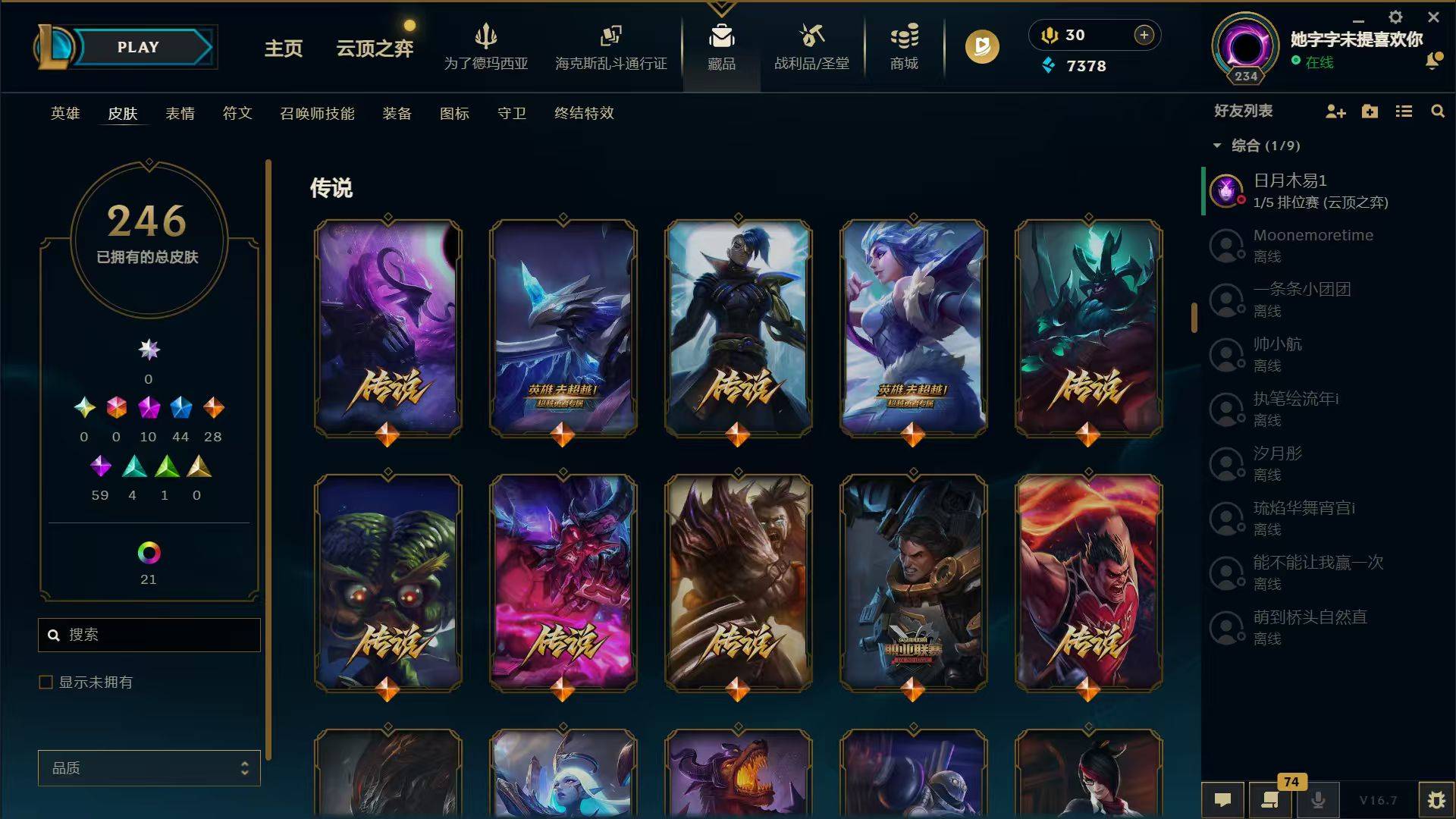Open the chat messages icon
Viewport: 1456px width, 819px height.
click(x=1224, y=799)
